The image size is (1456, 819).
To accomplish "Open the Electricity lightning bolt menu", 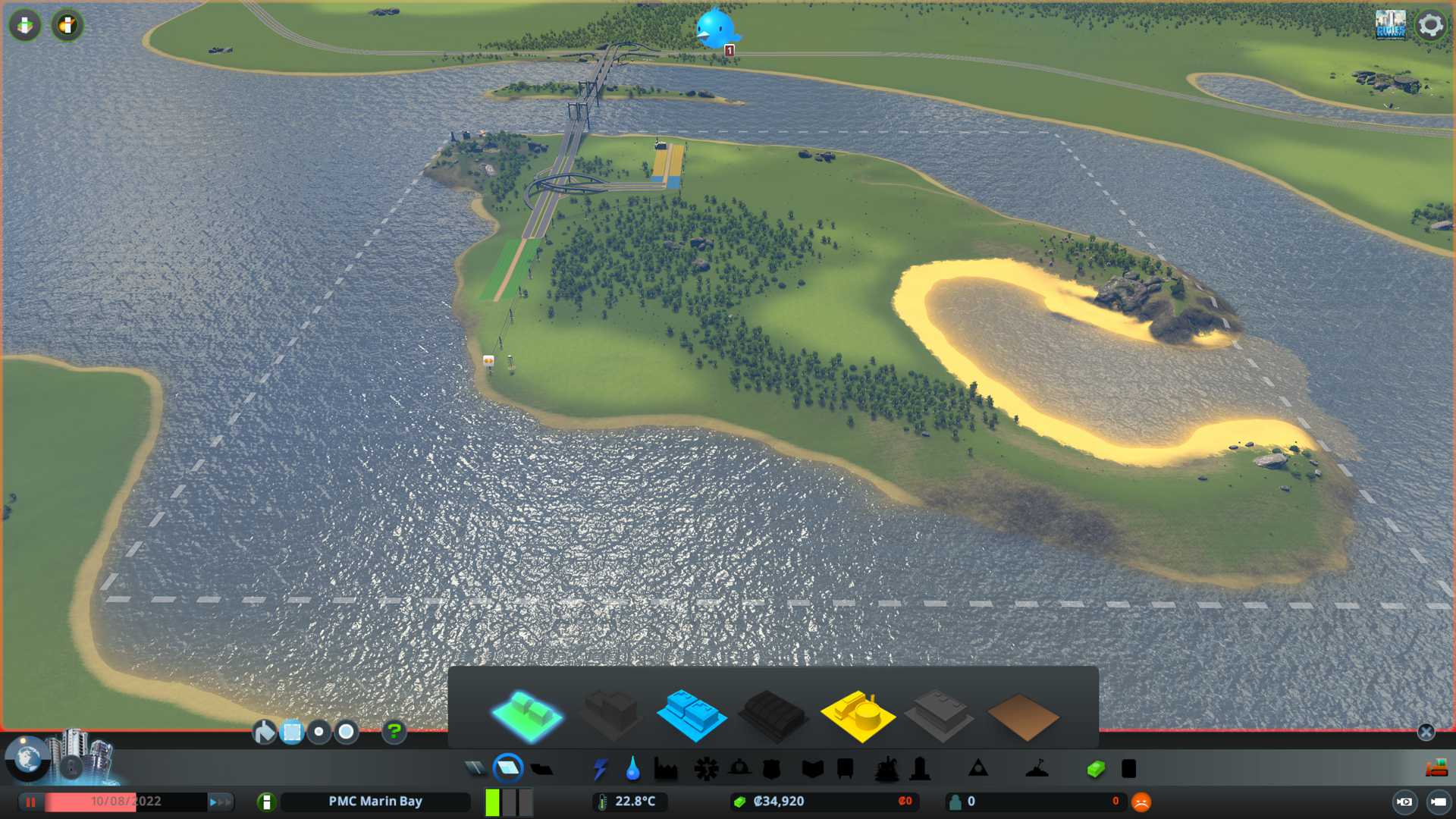I will (x=600, y=769).
